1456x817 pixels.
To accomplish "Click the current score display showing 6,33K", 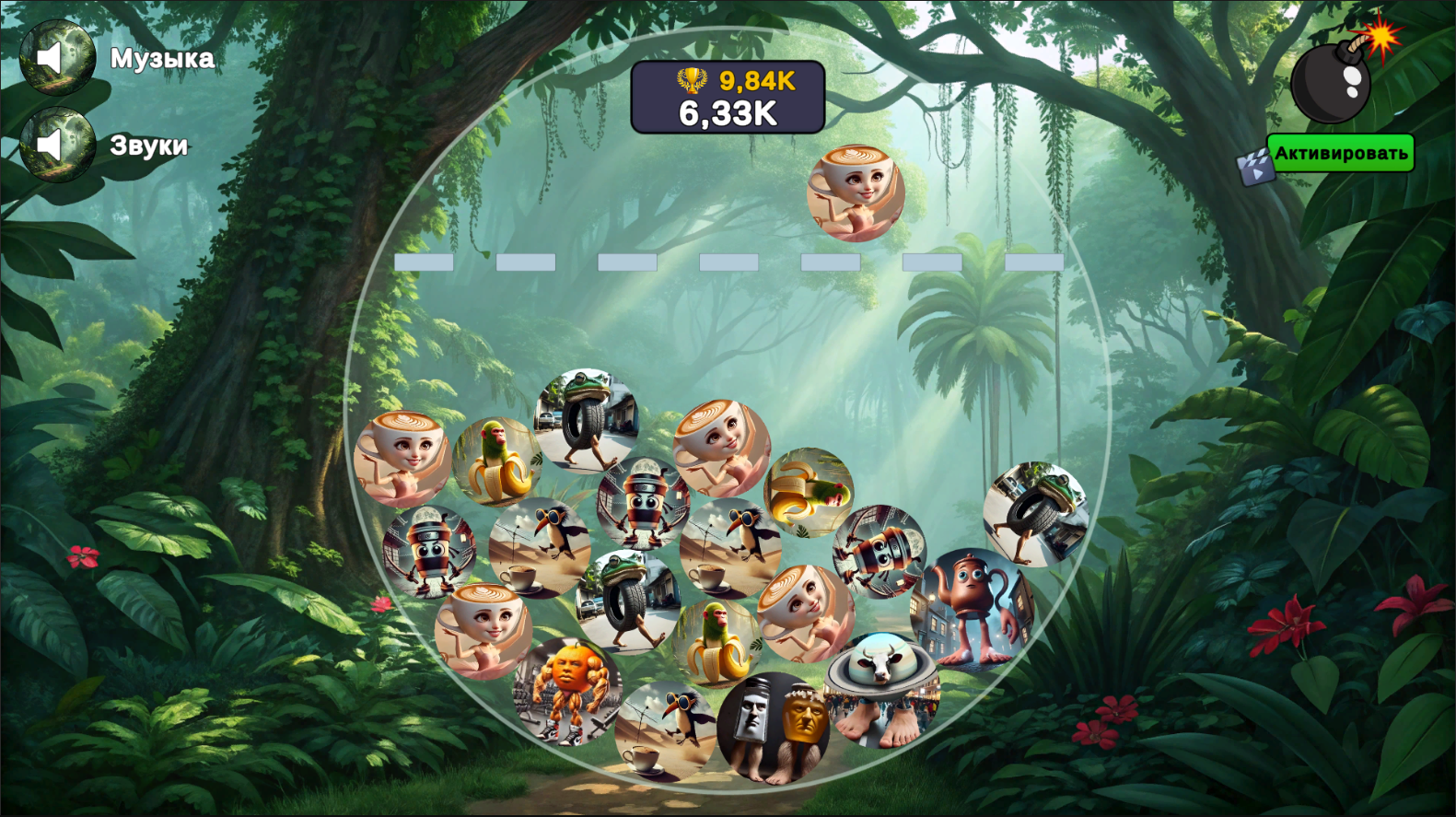I will 728,113.
